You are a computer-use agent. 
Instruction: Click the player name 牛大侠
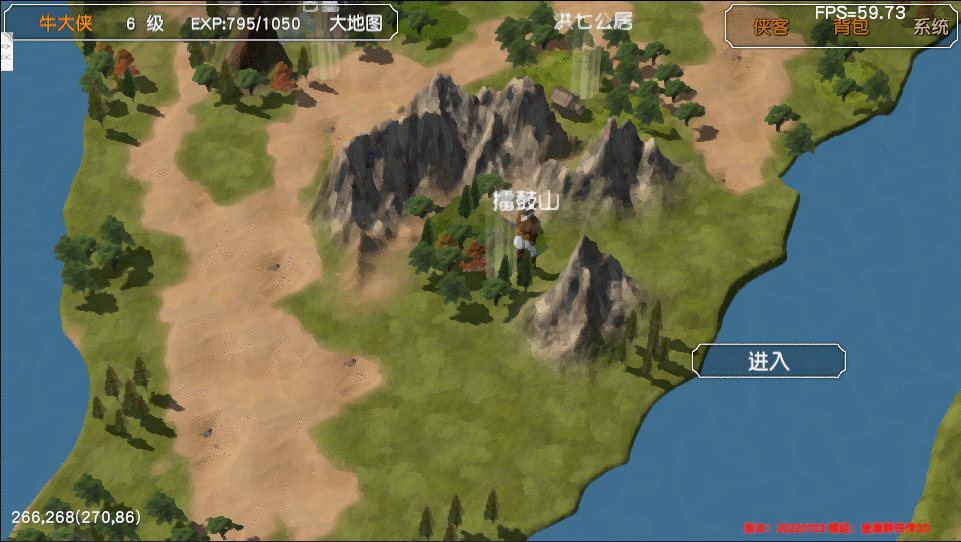(x=66, y=23)
